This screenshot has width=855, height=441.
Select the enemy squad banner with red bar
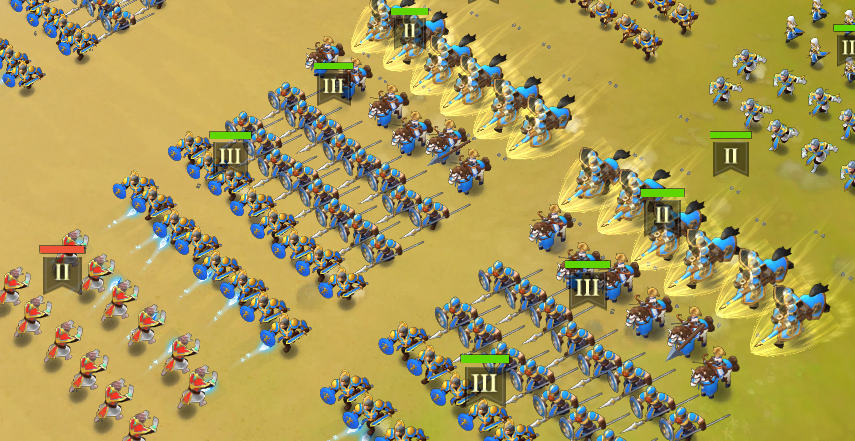[62, 270]
